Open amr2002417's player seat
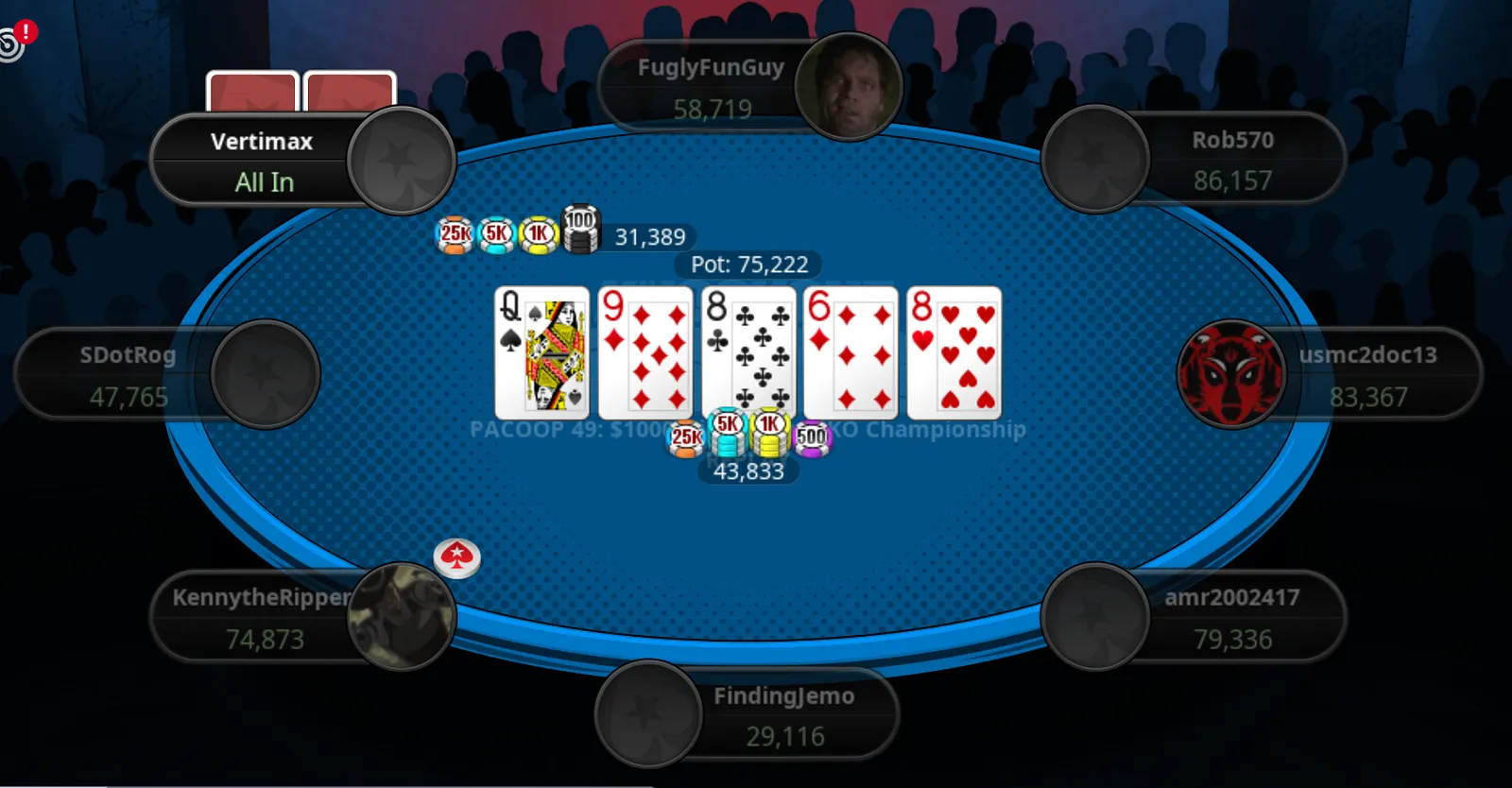Screen dimensions: 1512x788 (1231, 618)
